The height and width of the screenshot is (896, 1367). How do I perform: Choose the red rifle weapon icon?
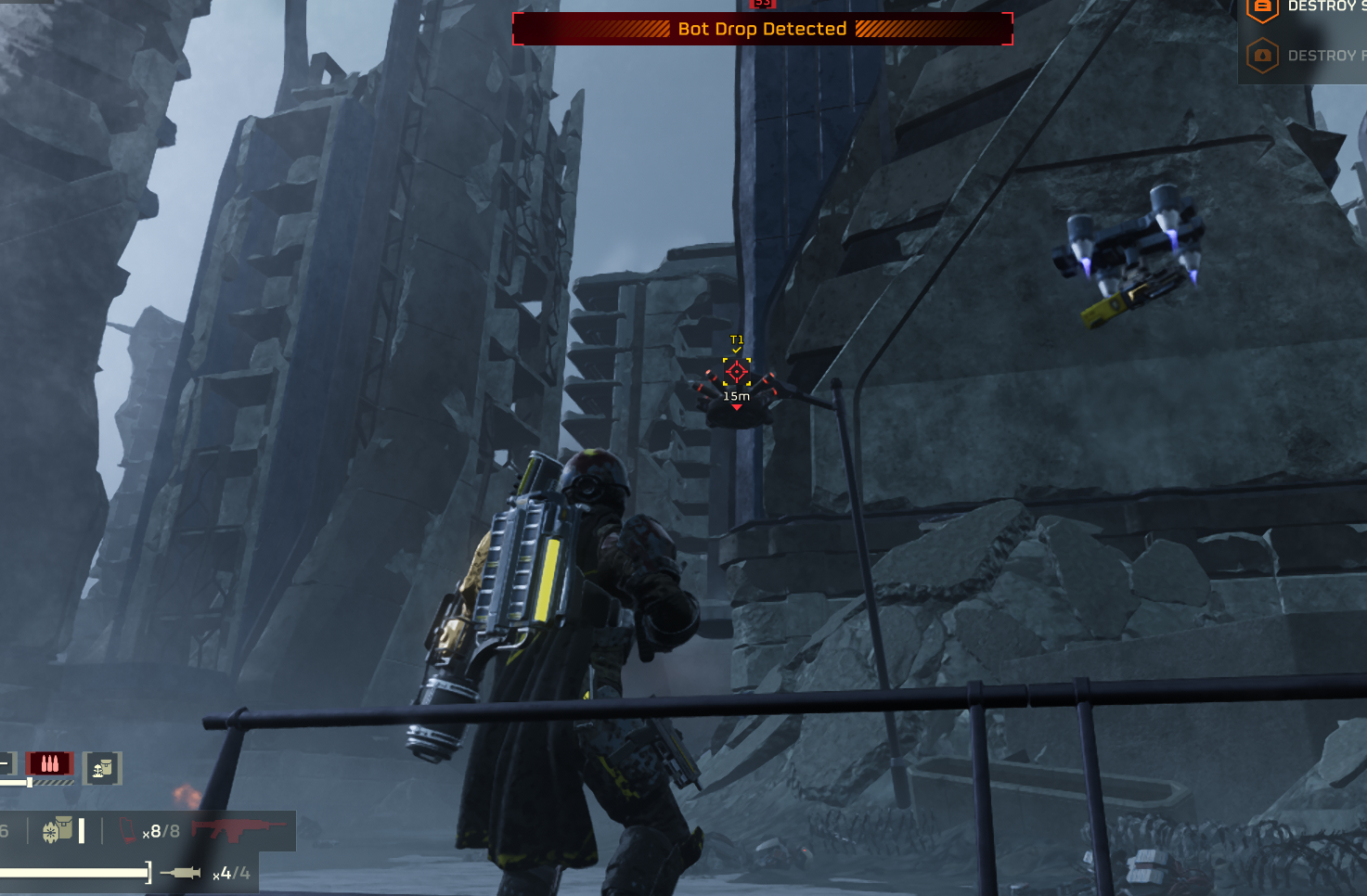(x=239, y=828)
